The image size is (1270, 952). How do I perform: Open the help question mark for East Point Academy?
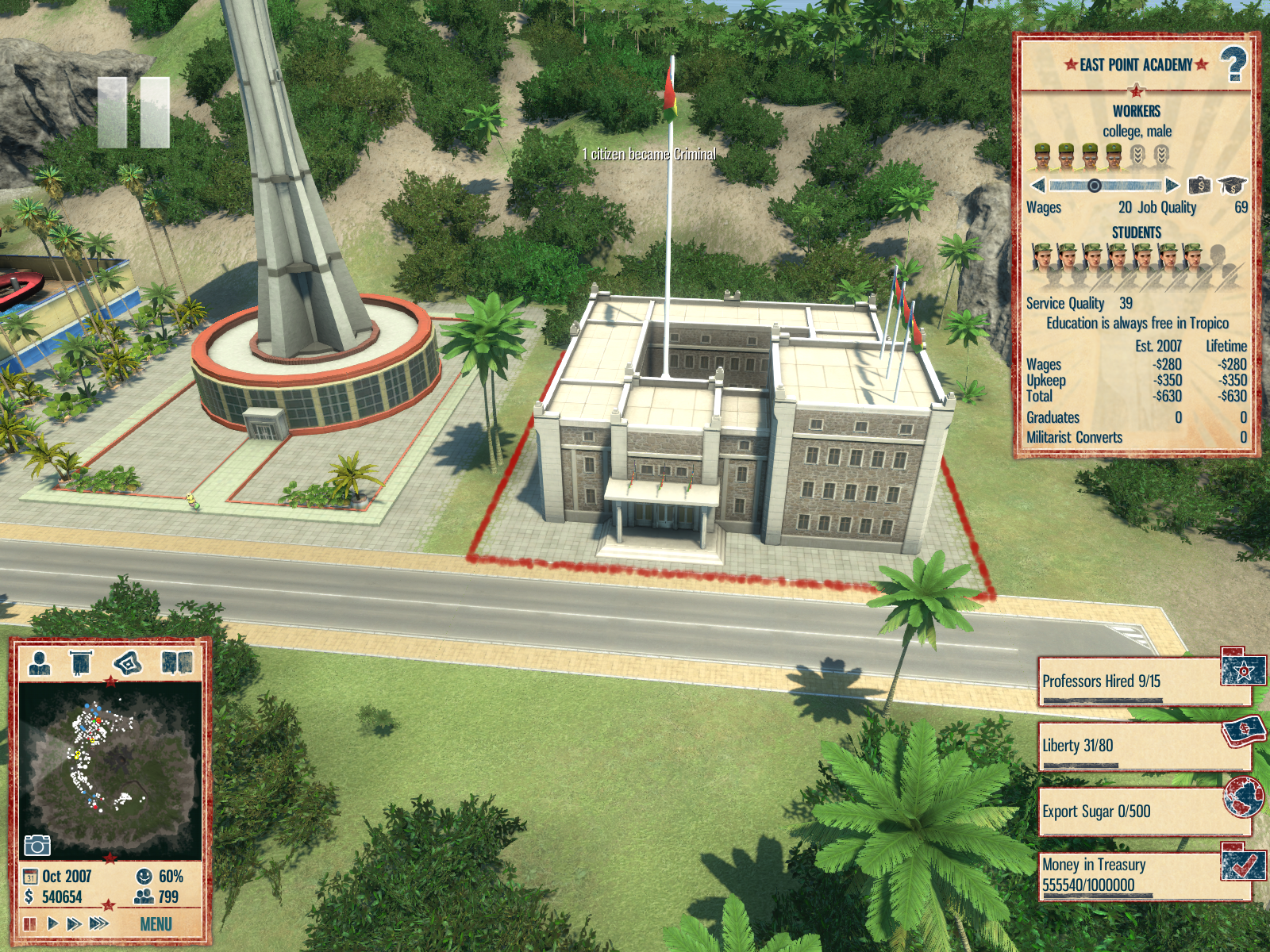pos(1233,64)
